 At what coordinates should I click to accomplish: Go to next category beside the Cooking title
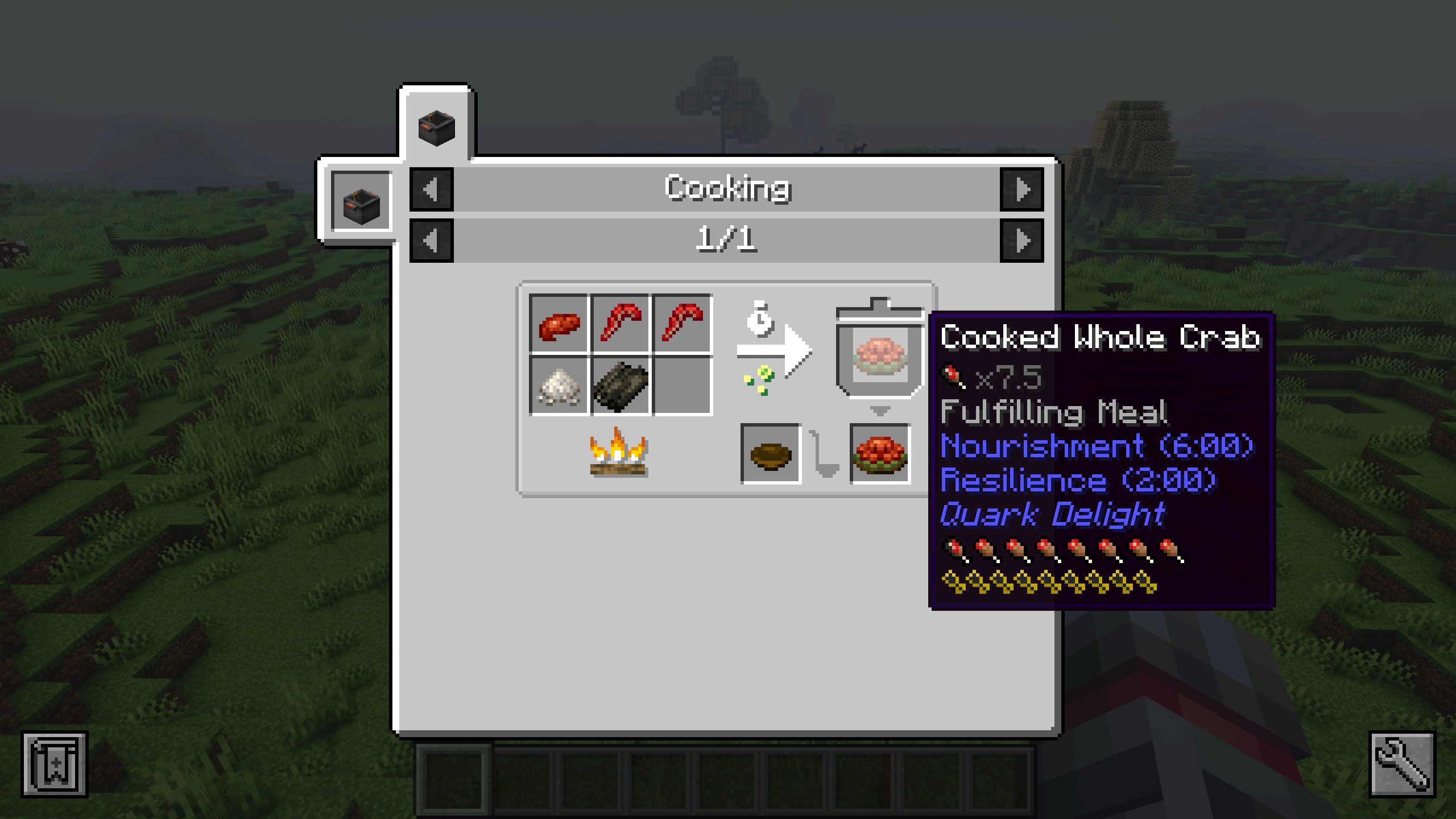coord(1021,189)
